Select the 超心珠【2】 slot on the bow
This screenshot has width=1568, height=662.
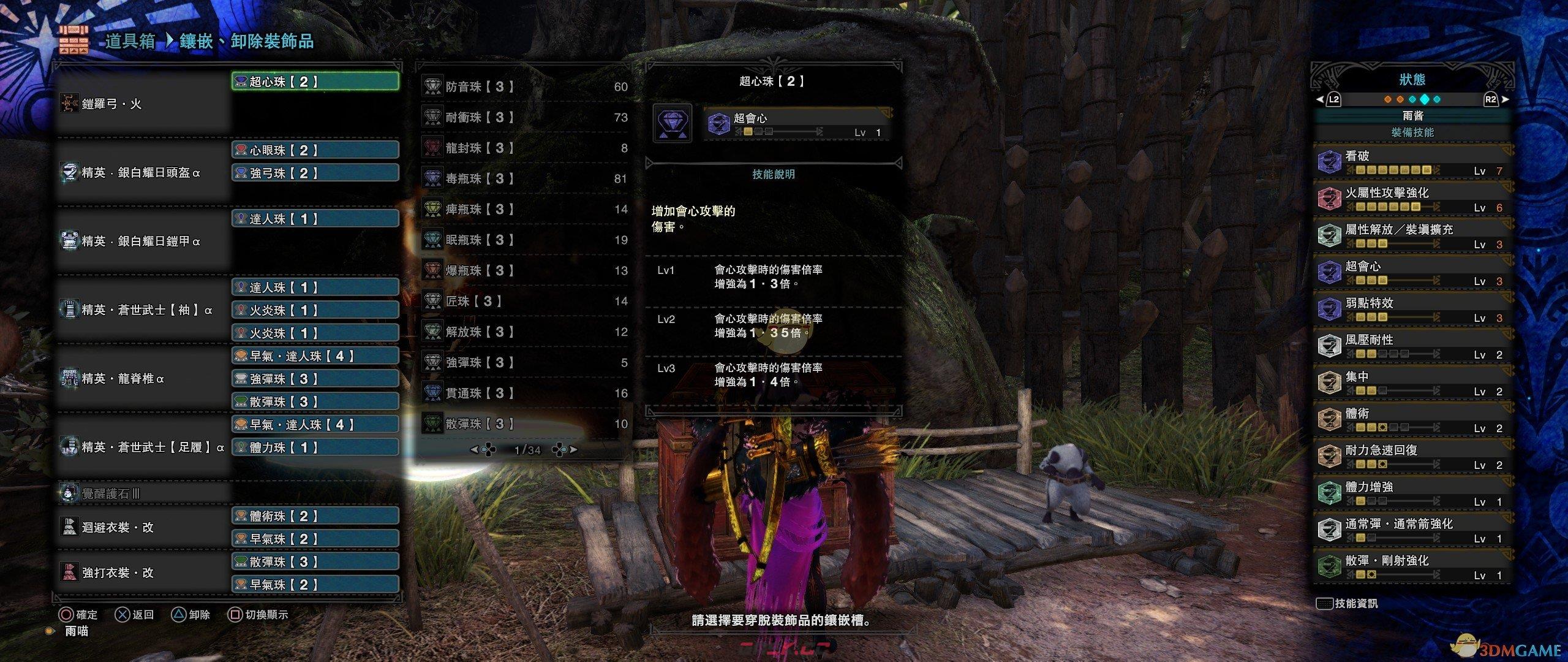click(315, 82)
